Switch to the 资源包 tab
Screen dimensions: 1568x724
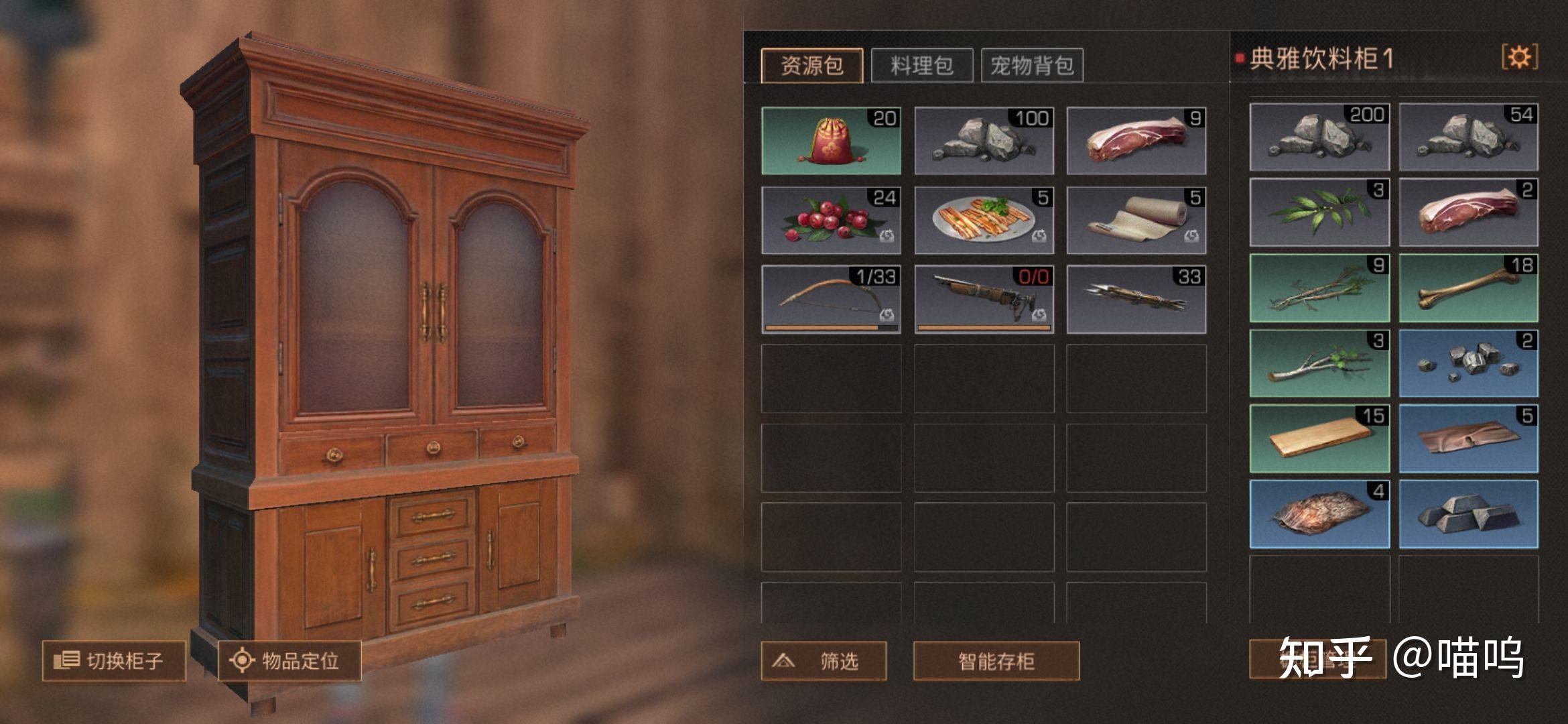[811, 66]
